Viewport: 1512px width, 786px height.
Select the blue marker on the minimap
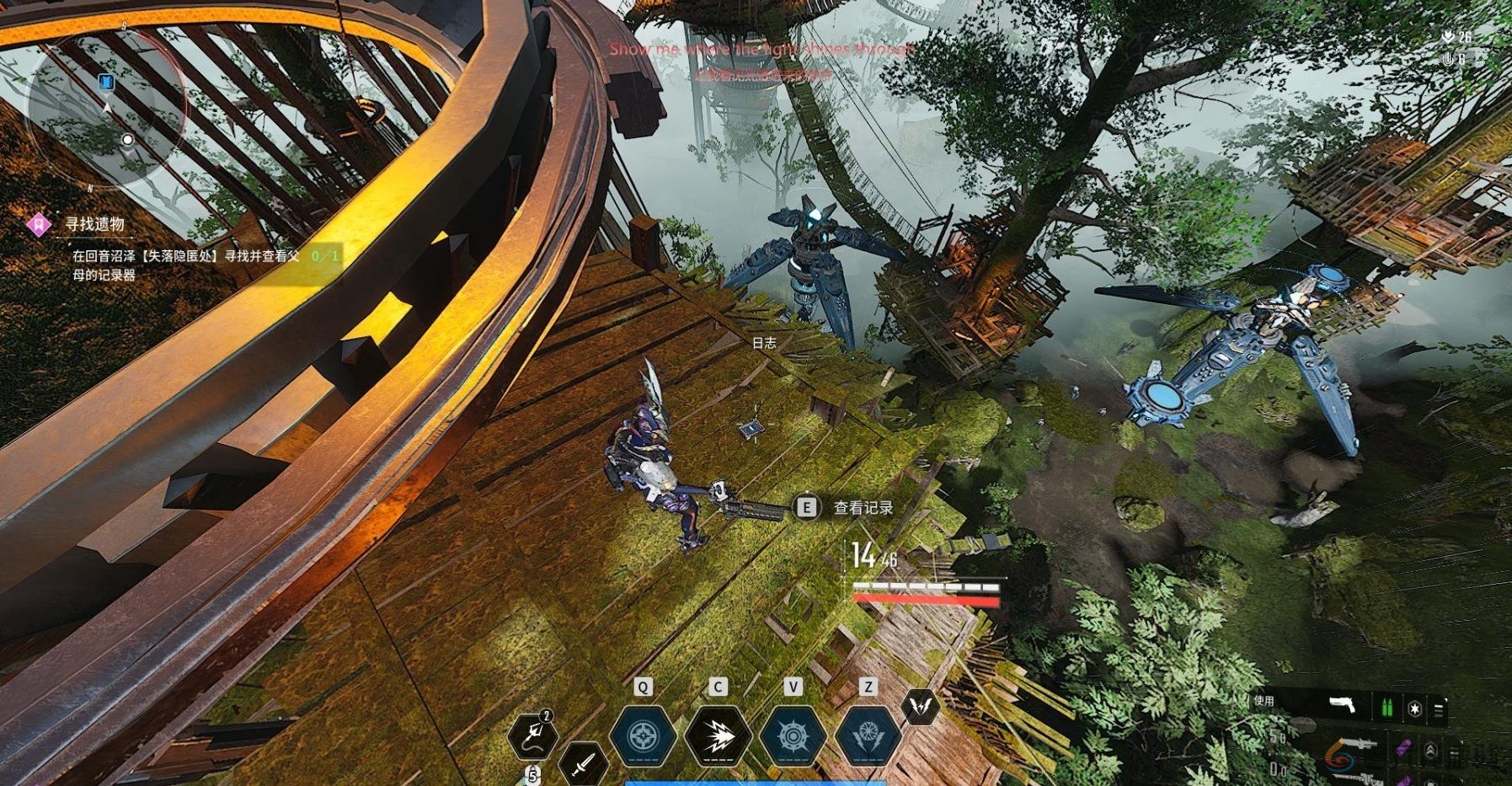(x=106, y=82)
